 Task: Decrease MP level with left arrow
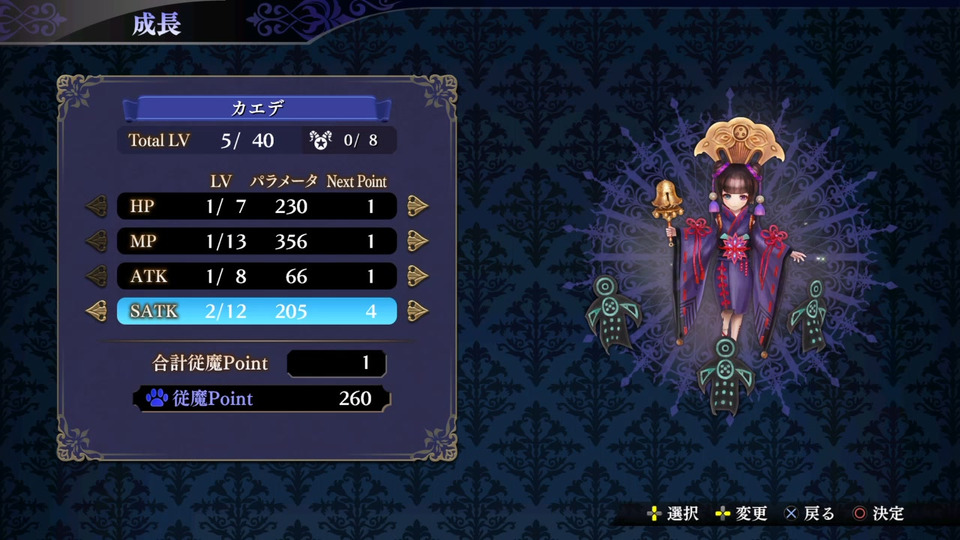coord(97,242)
